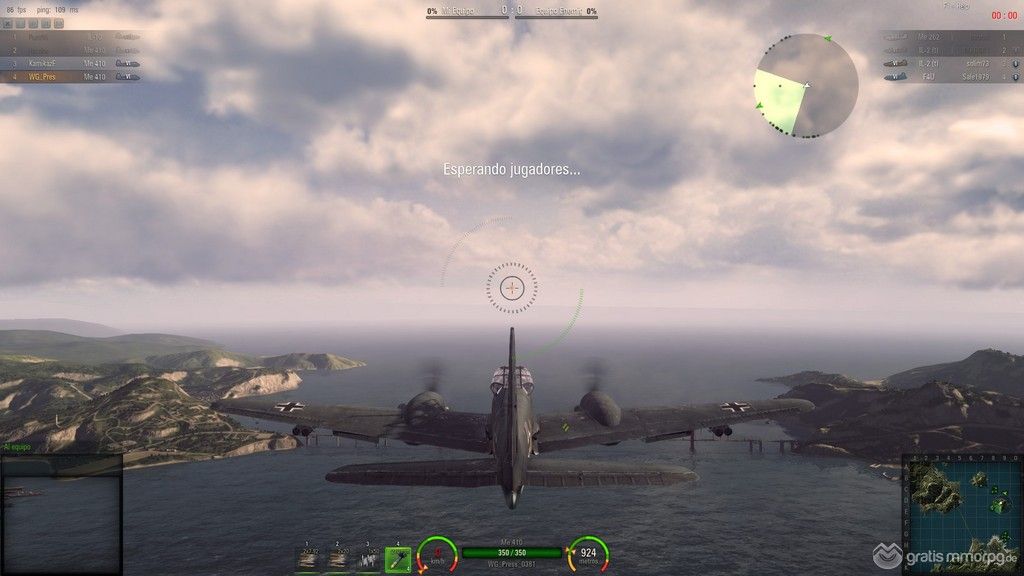Click the first small button above team list

click(9, 23)
